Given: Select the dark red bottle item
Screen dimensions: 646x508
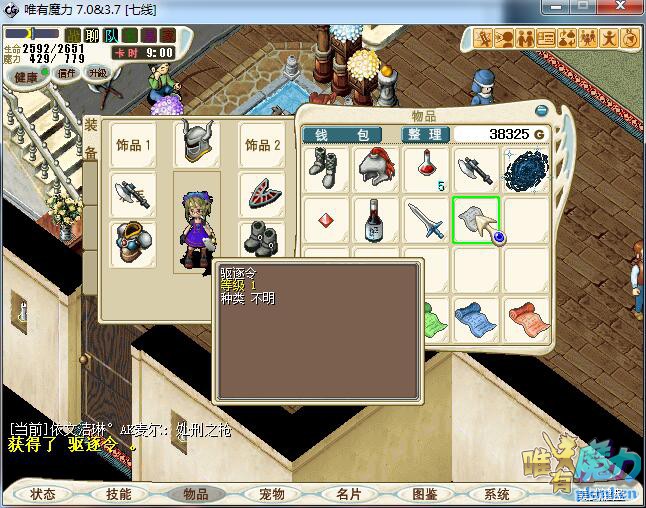Looking at the screenshot, I should (x=377, y=219).
